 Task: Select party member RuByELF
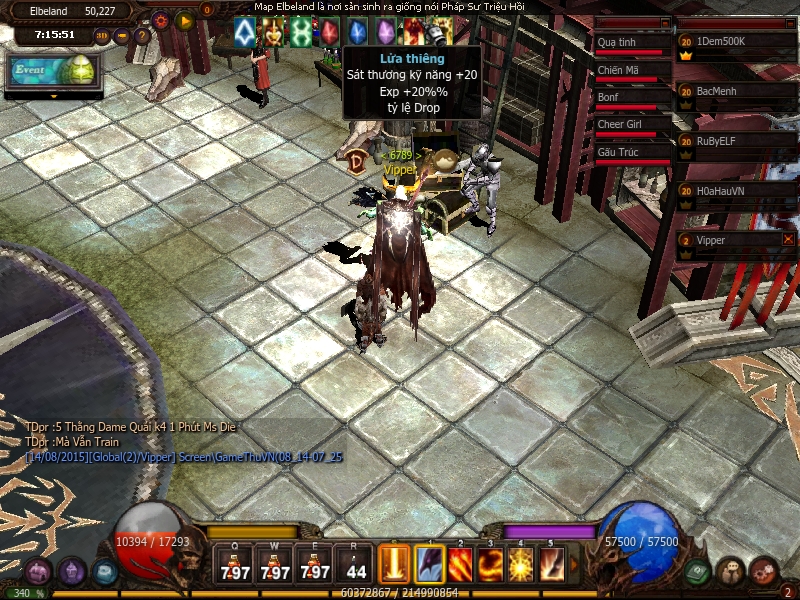pos(735,142)
